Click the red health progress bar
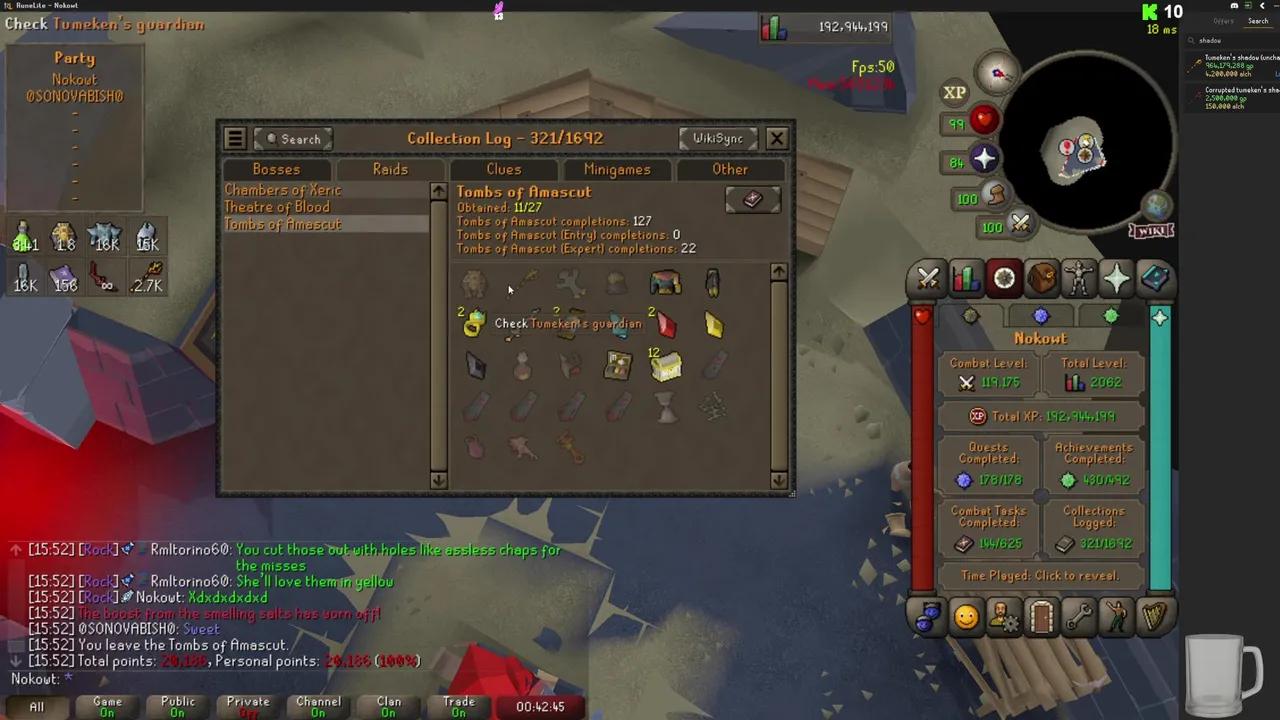Viewport: 1280px width, 720px height. pos(922,450)
